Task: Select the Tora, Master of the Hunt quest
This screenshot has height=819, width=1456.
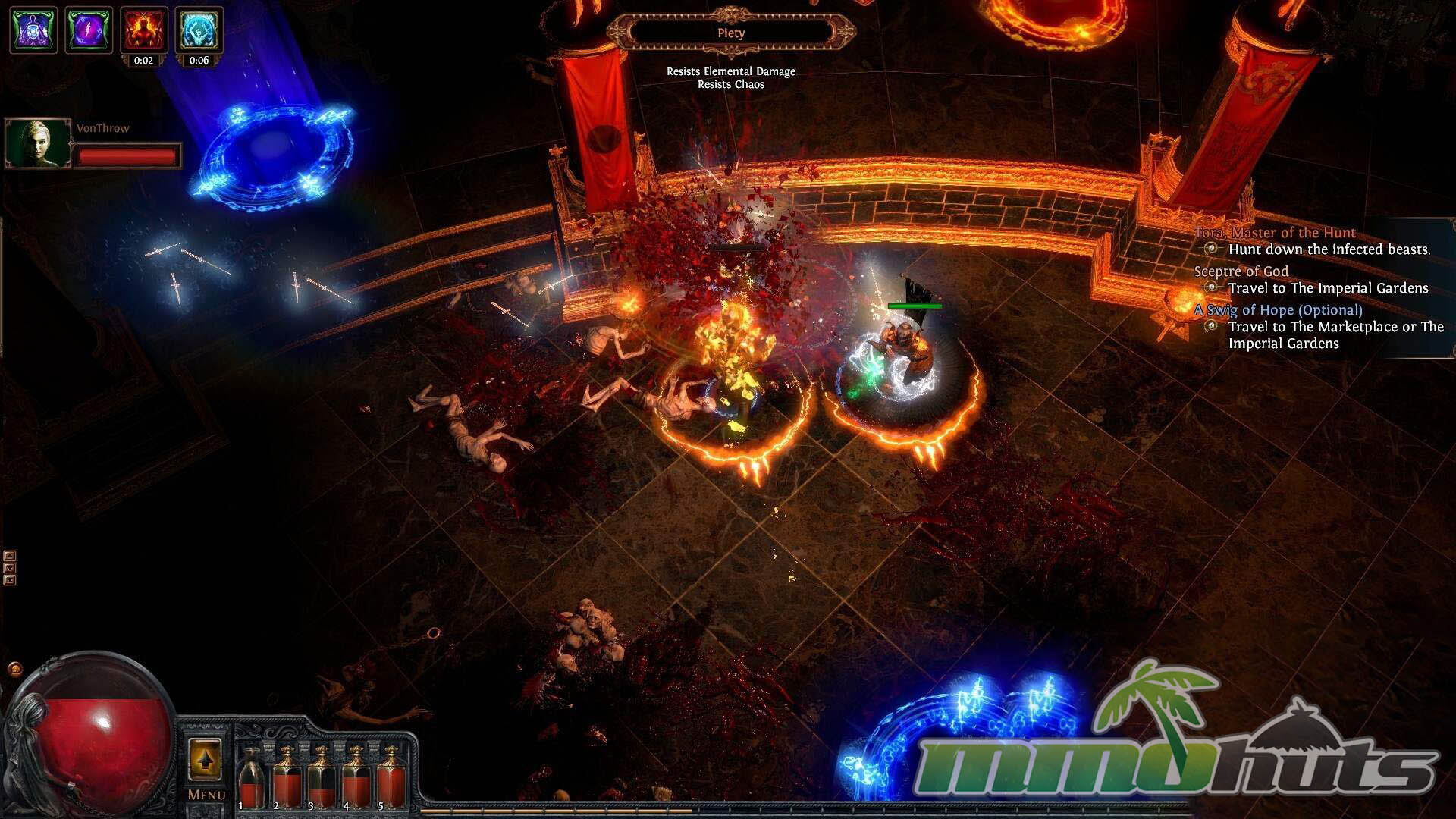Action: click(1275, 233)
